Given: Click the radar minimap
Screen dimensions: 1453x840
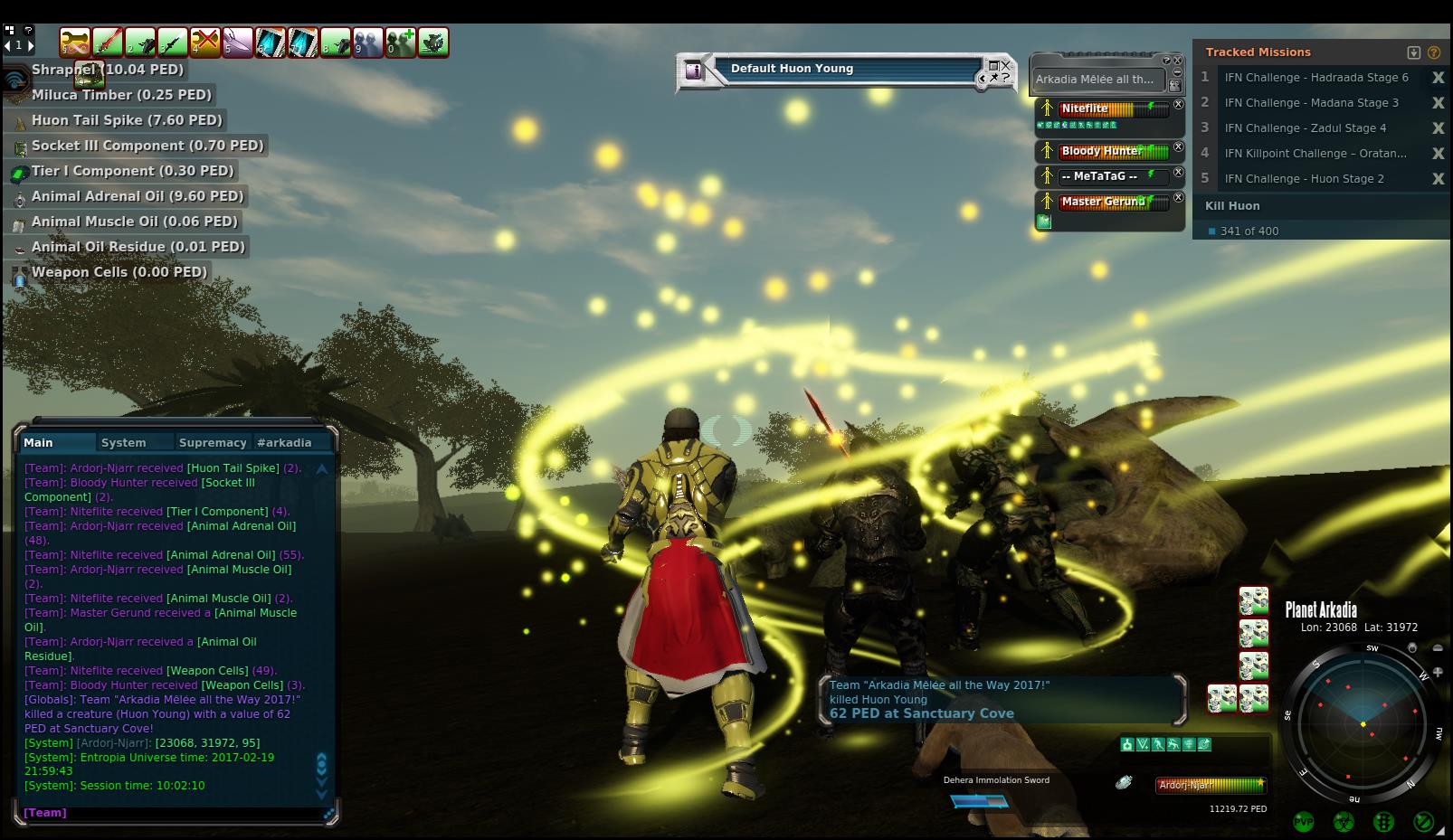Looking at the screenshot, I should pyautogui.click(x=1363, y=722).
